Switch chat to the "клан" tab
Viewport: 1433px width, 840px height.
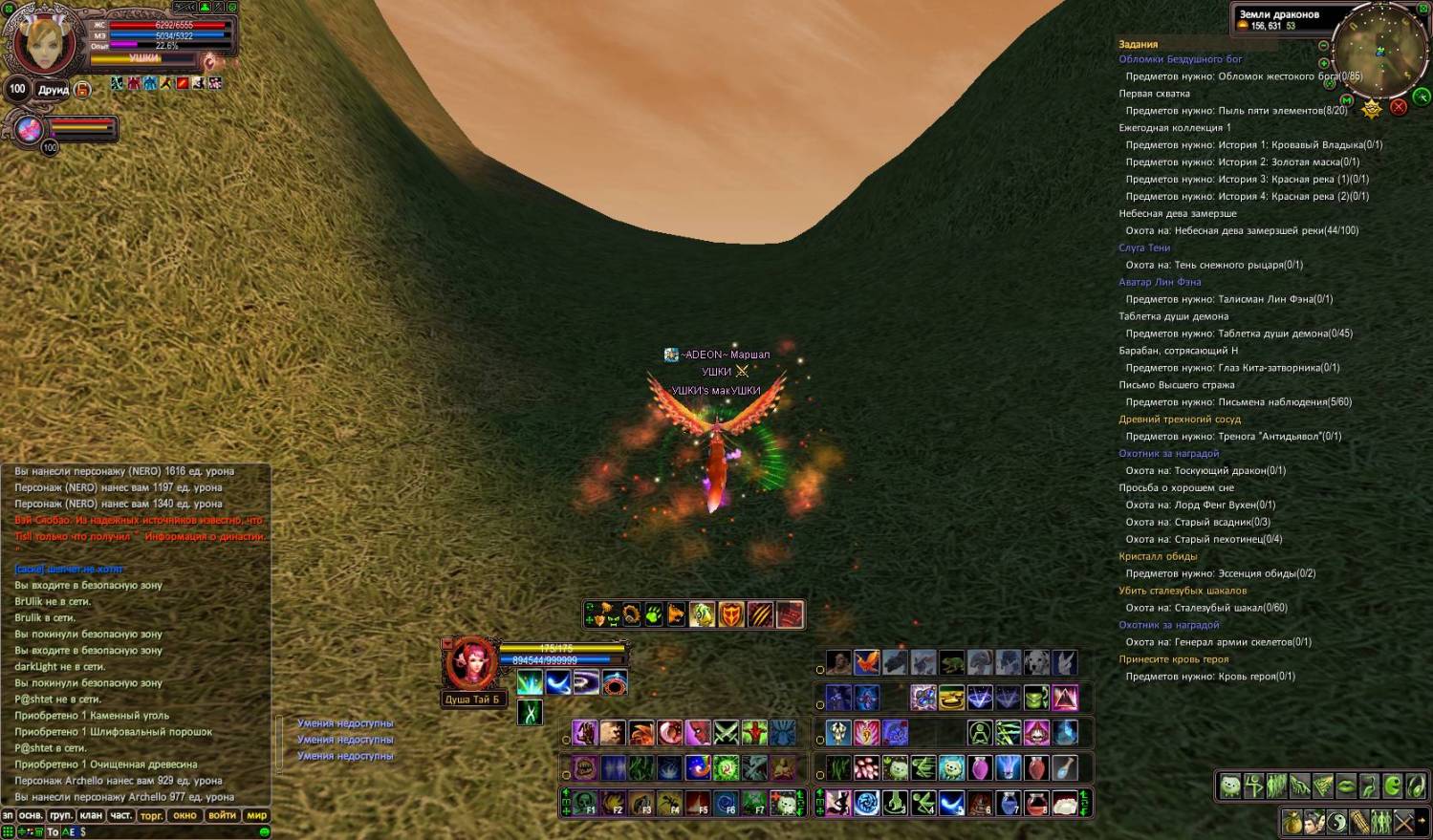coord(91,815)
